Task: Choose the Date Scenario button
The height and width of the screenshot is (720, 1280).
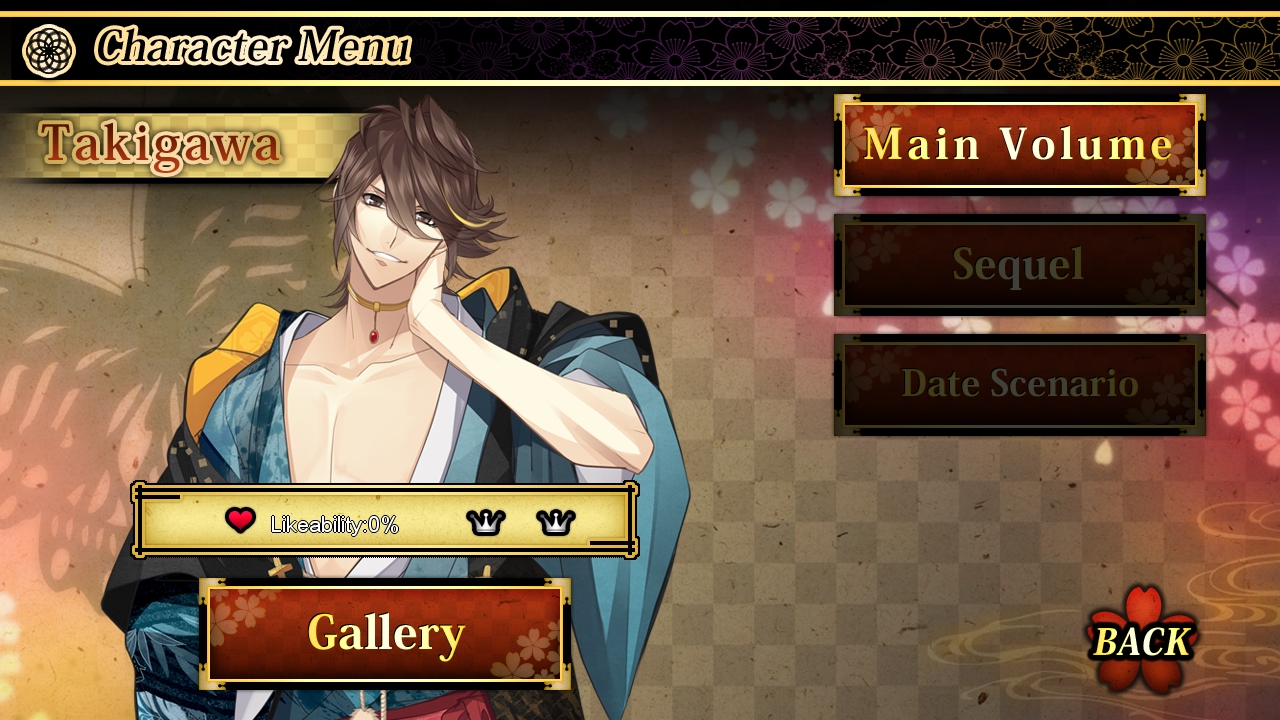Action: 1019,384
